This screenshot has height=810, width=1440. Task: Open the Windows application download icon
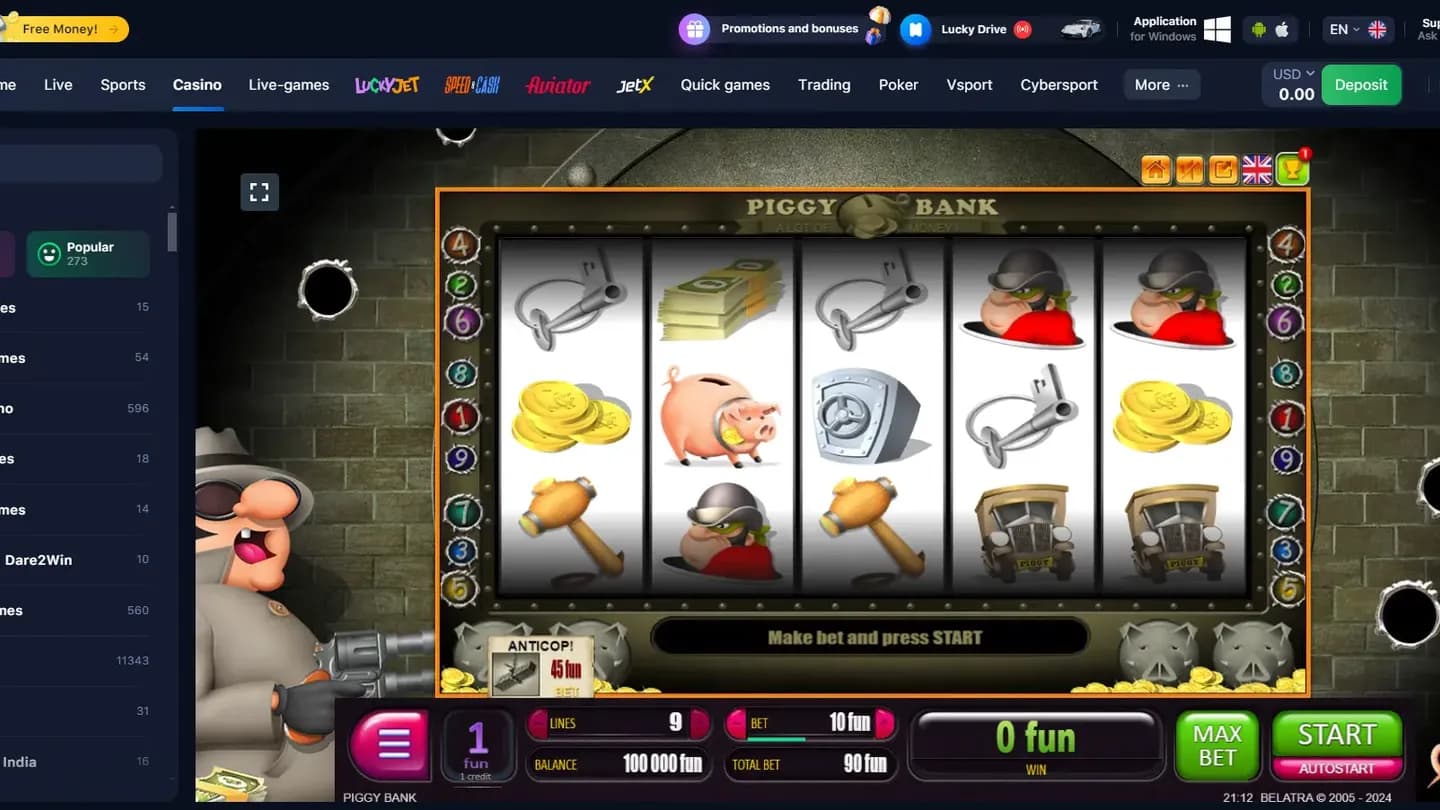(1217, 29)
